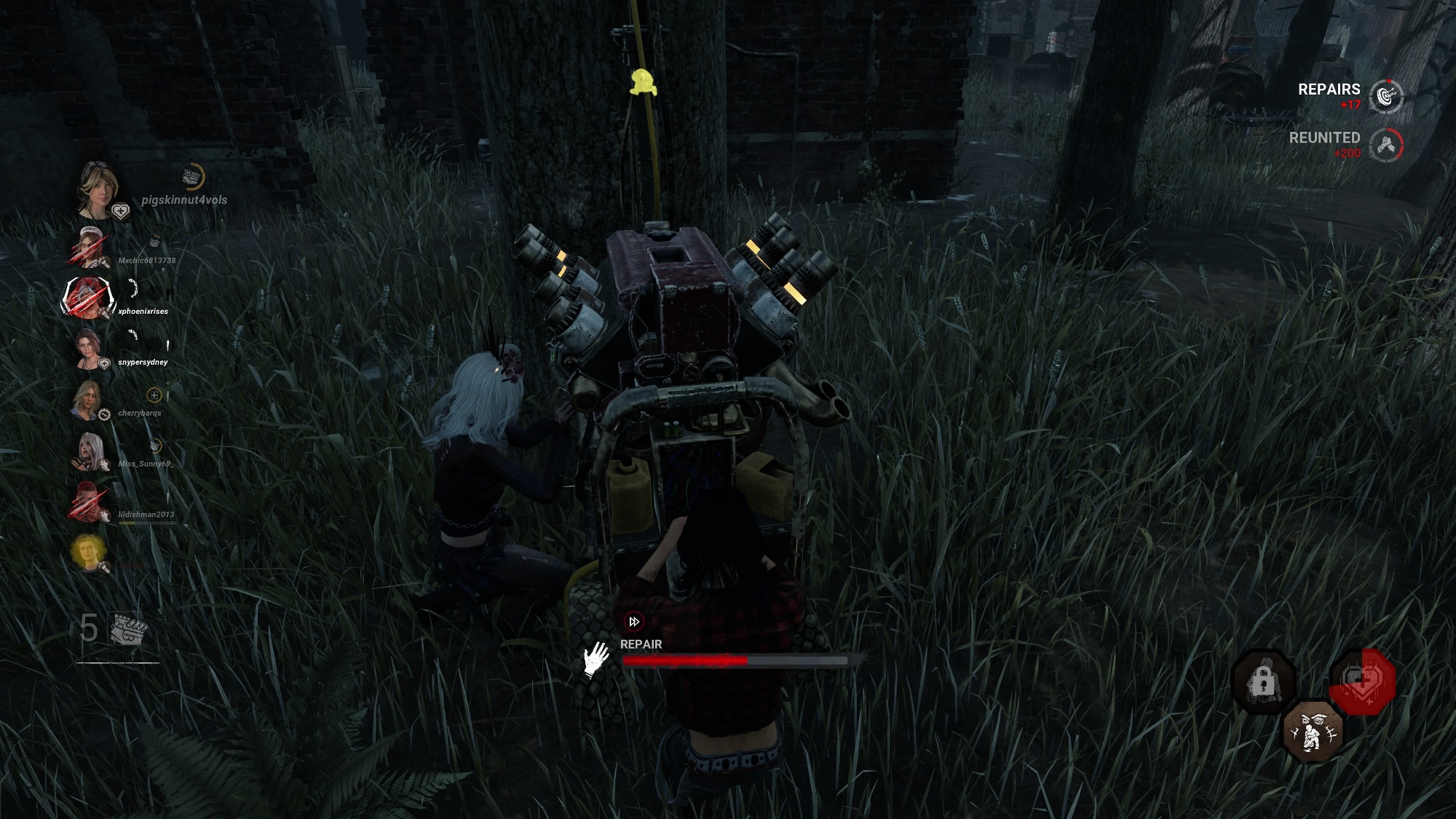This screenshot has width=1456, height=819.
Task: Select the padlock perk icon
Action: [x=1262, y=682]
